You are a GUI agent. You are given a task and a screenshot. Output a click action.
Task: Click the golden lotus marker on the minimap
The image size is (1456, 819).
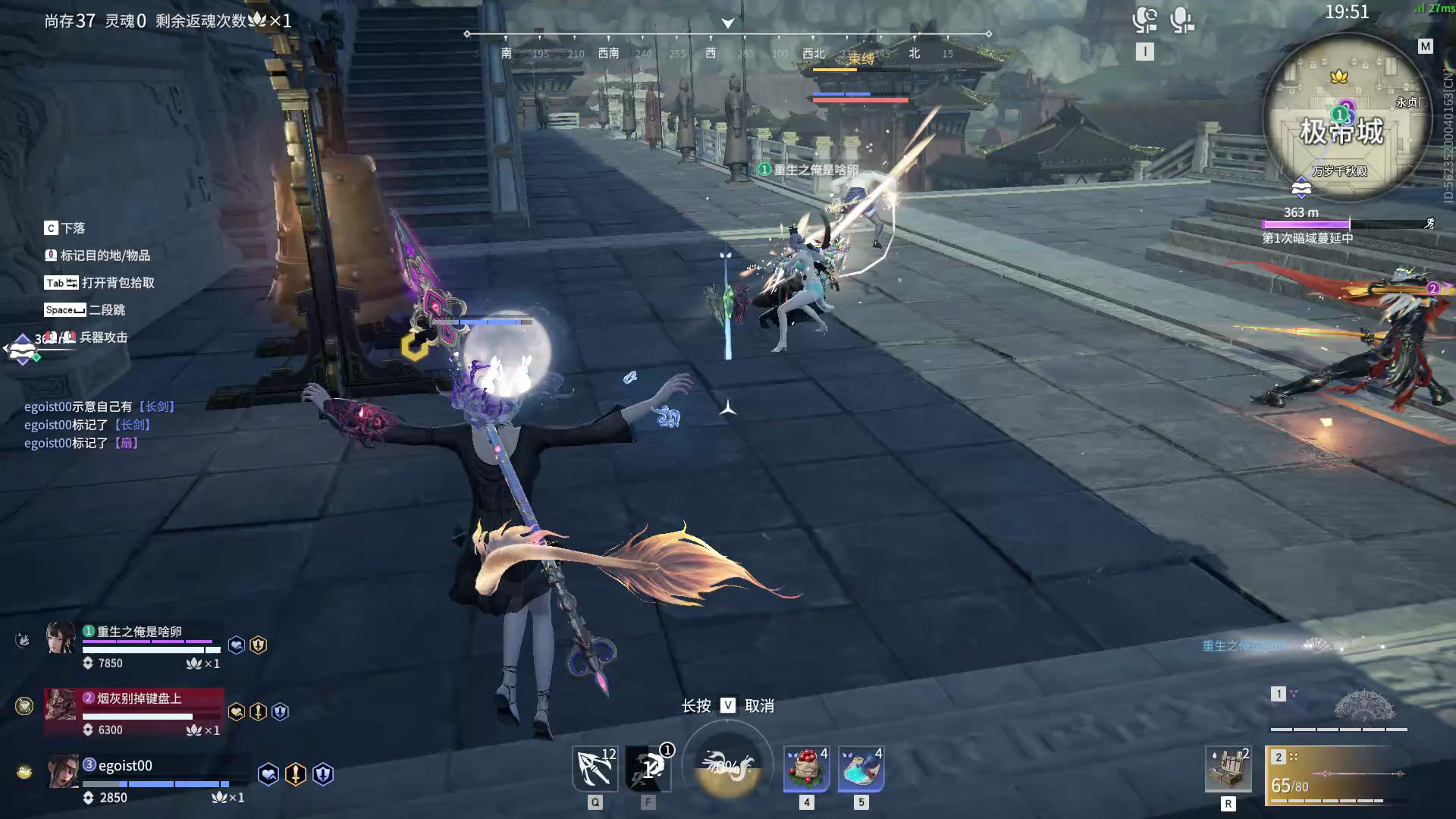pos(1338,77)
